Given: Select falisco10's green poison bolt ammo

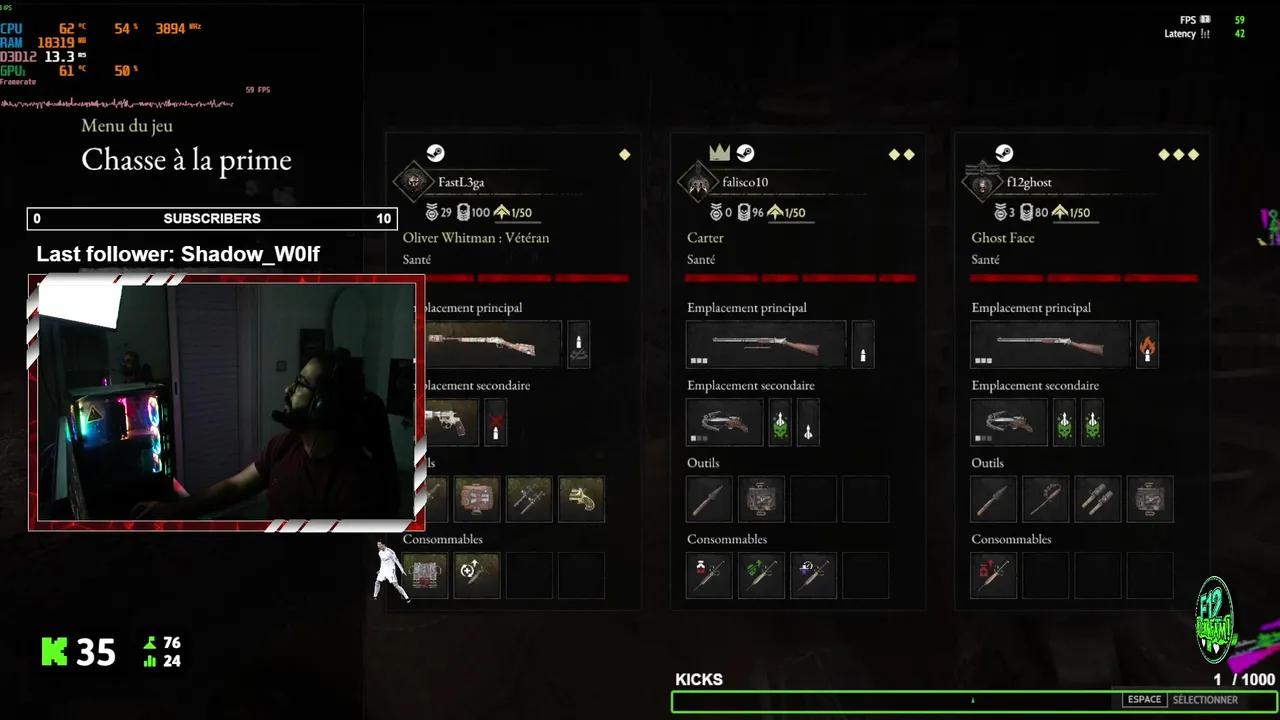Looking at the screenshot, I should tap(780, 422).
